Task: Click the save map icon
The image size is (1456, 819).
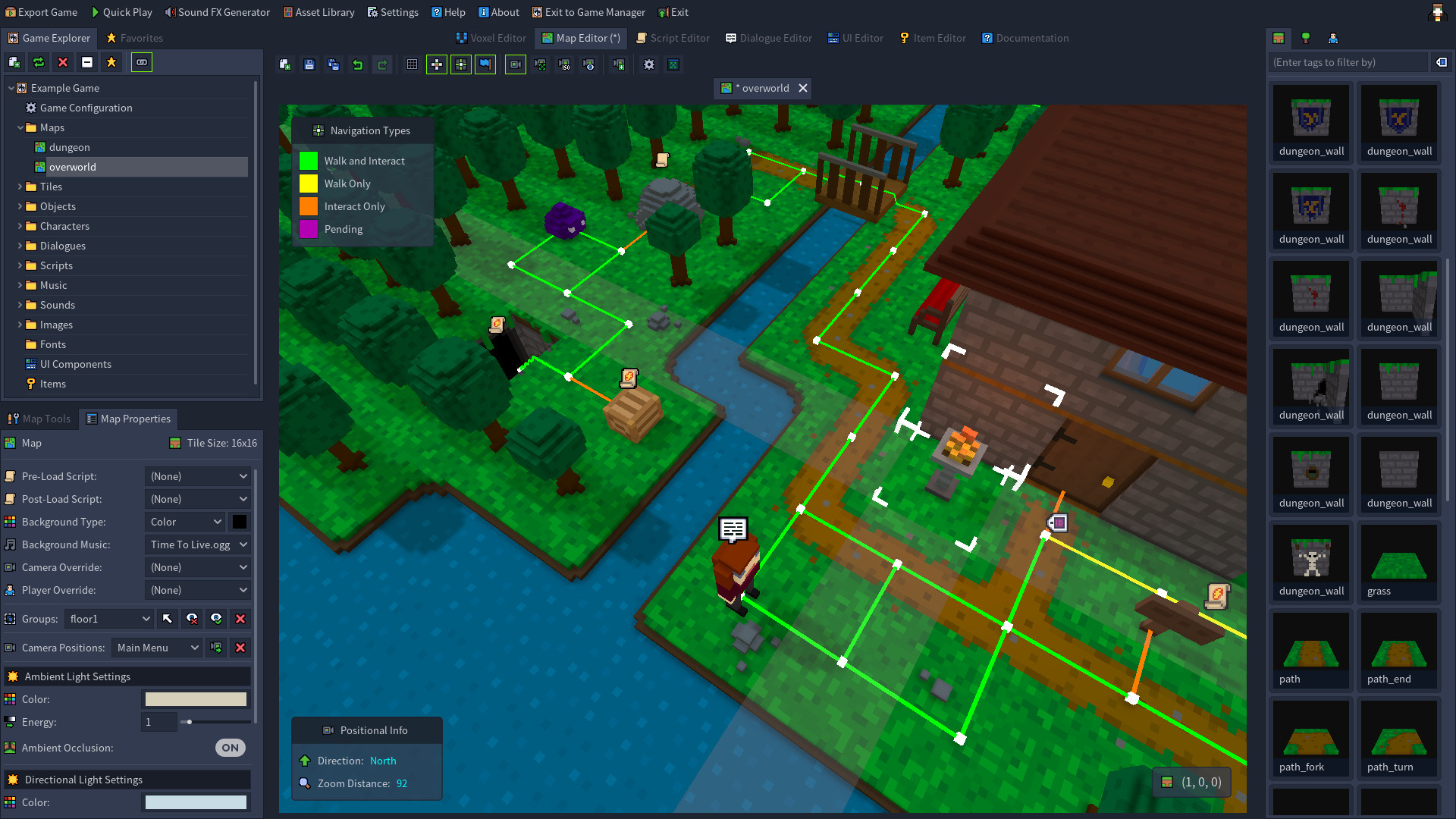Action: (x=309, y=64)
